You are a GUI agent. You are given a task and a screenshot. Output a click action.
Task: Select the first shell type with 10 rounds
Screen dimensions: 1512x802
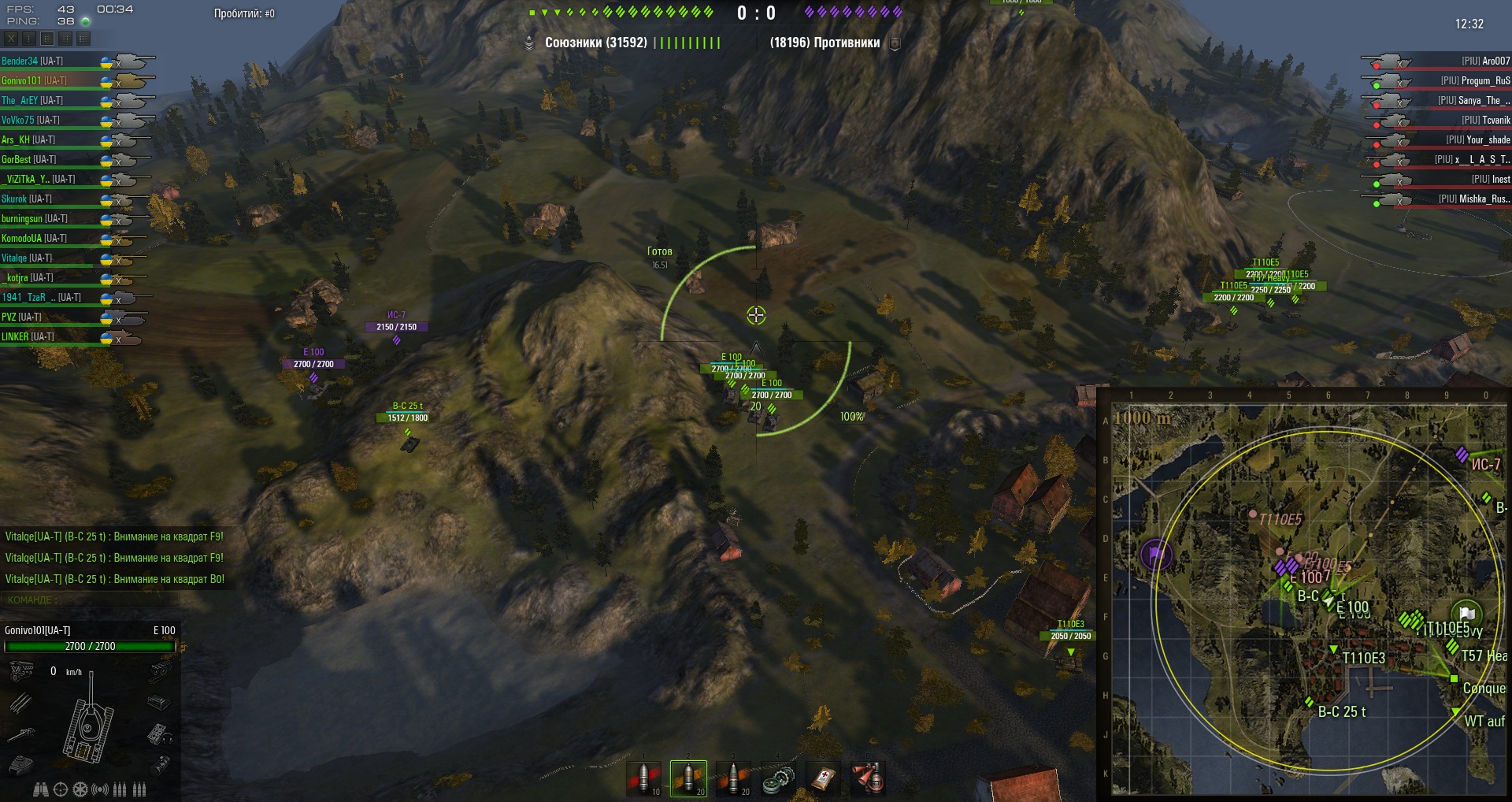tap(643, 778)
